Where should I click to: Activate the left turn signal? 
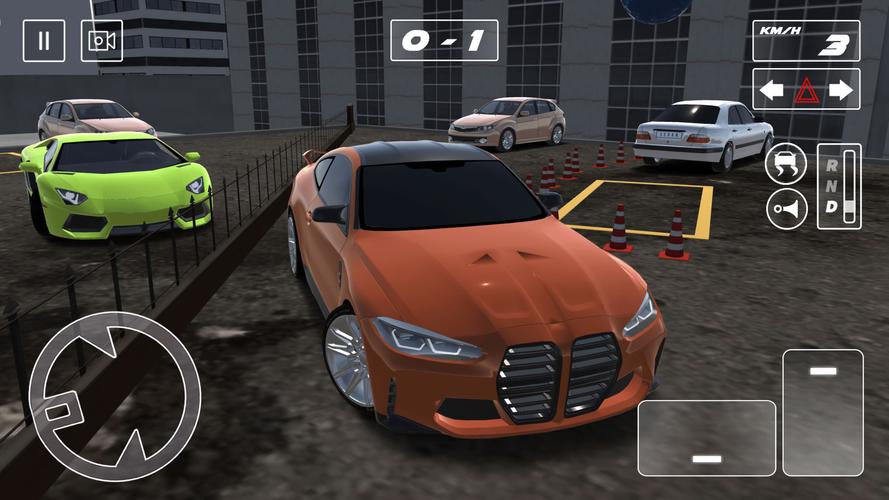point(771,90)
